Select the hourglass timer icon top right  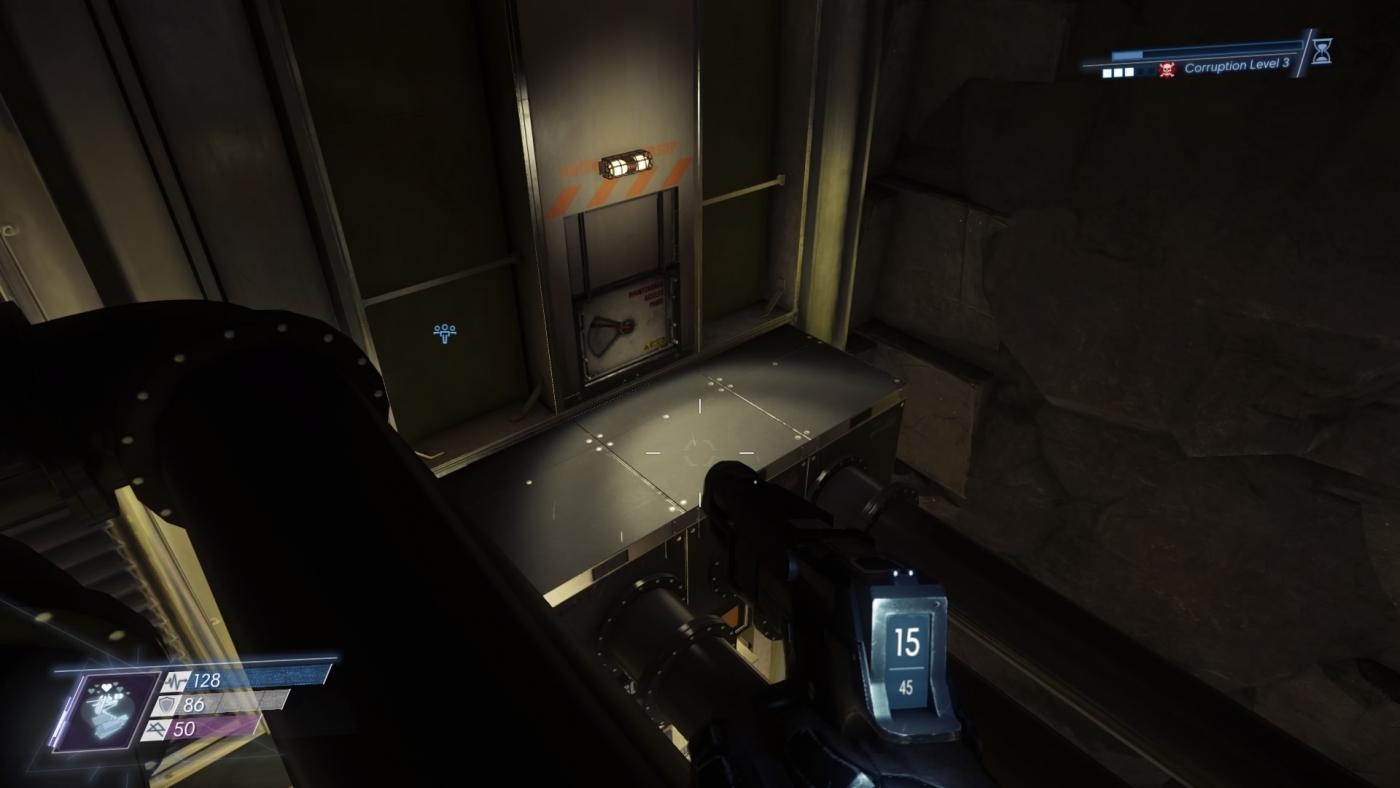click(1322, 52)
